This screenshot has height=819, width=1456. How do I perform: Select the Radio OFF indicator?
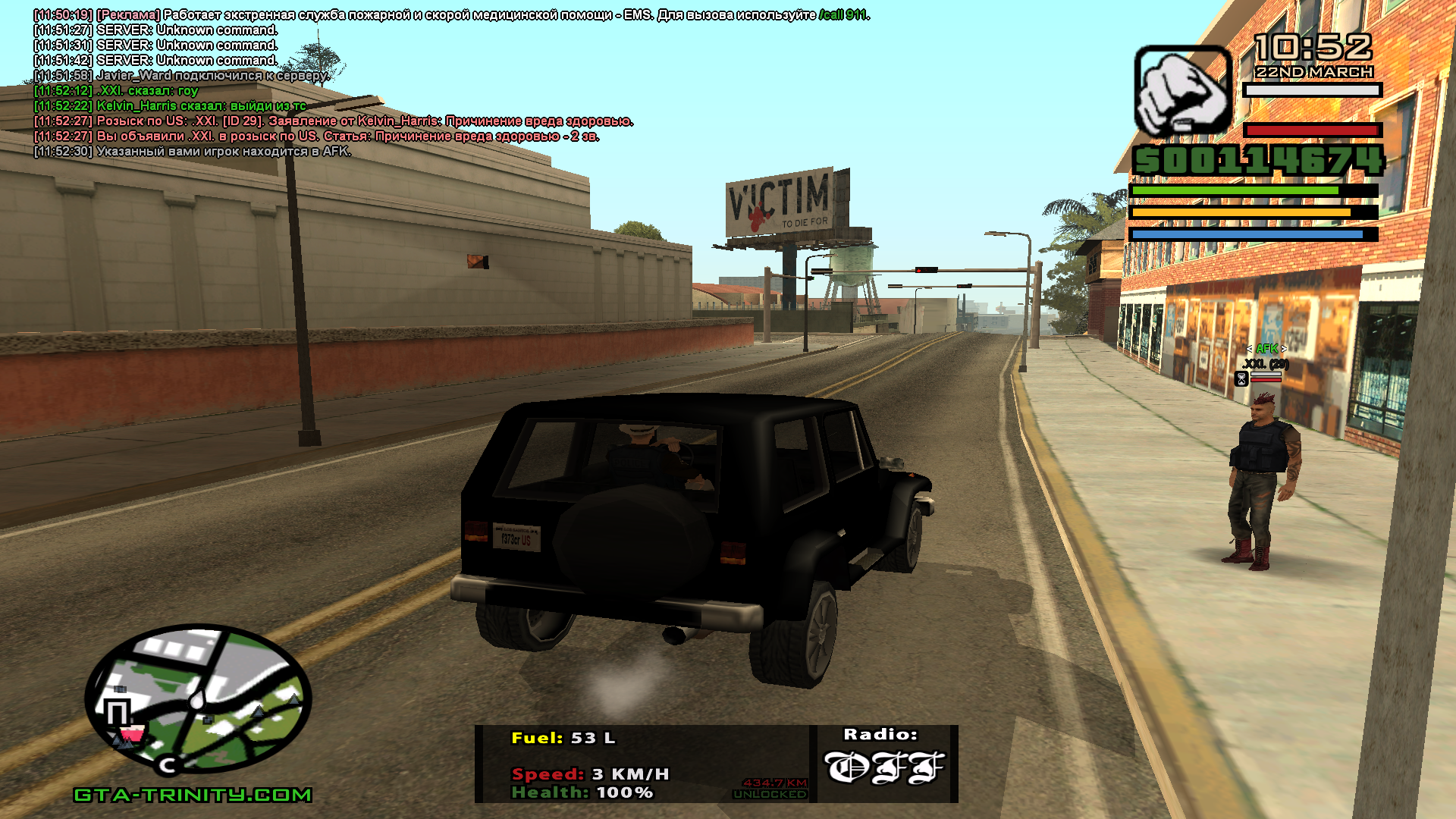coord(884,767)
